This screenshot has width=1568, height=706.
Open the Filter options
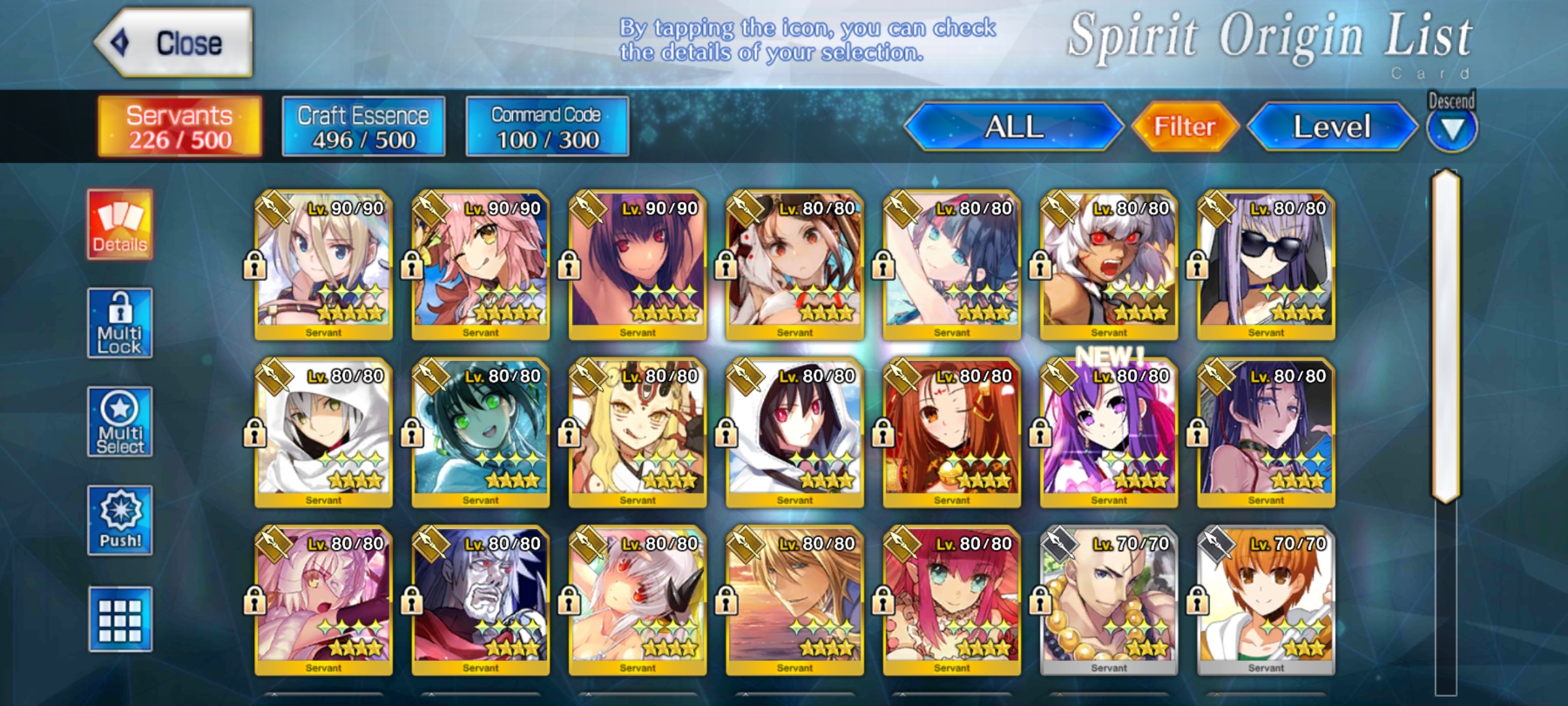point(1184,127)
